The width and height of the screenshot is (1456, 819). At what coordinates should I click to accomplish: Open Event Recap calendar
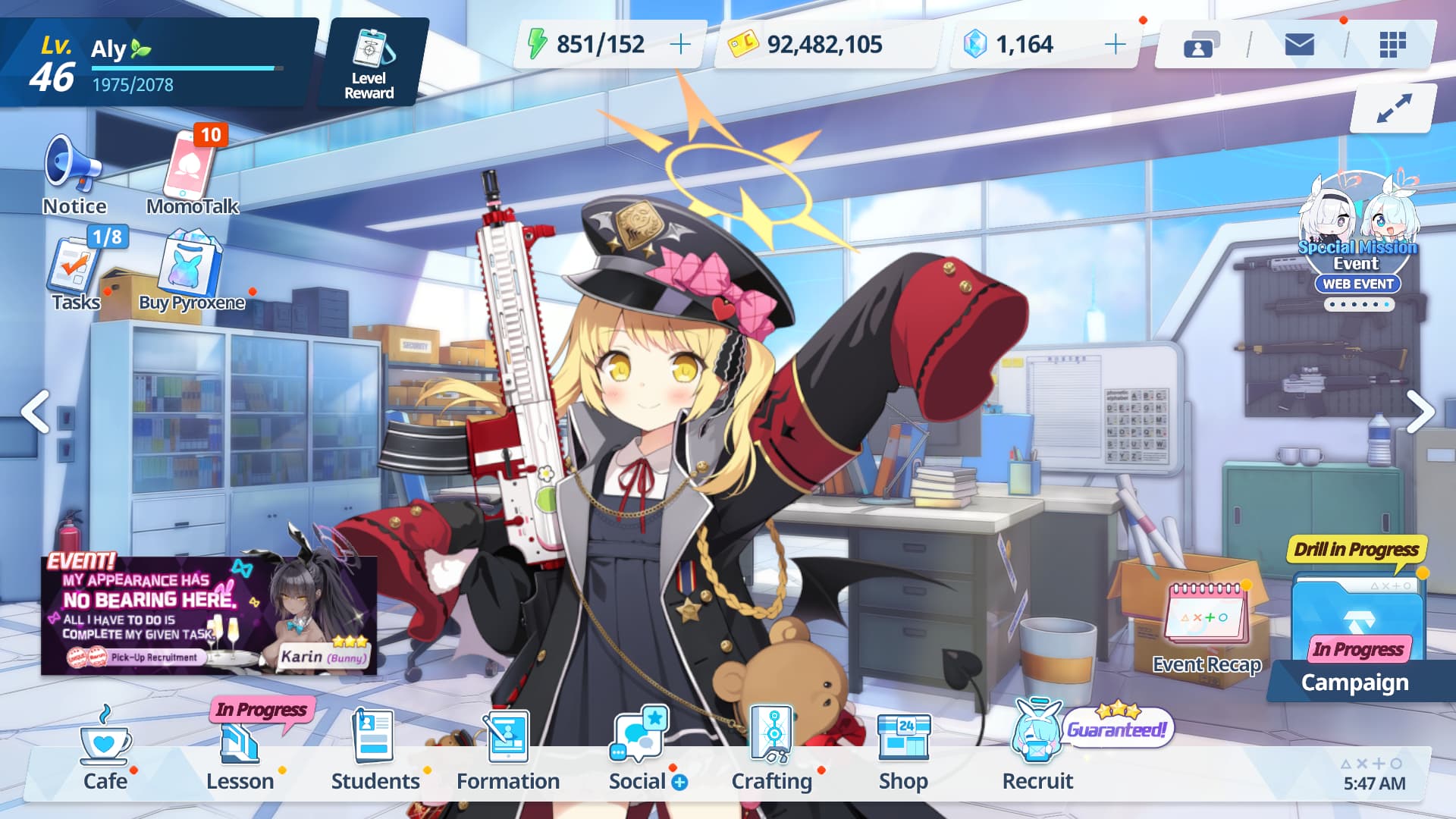(x=1206, y=626)
